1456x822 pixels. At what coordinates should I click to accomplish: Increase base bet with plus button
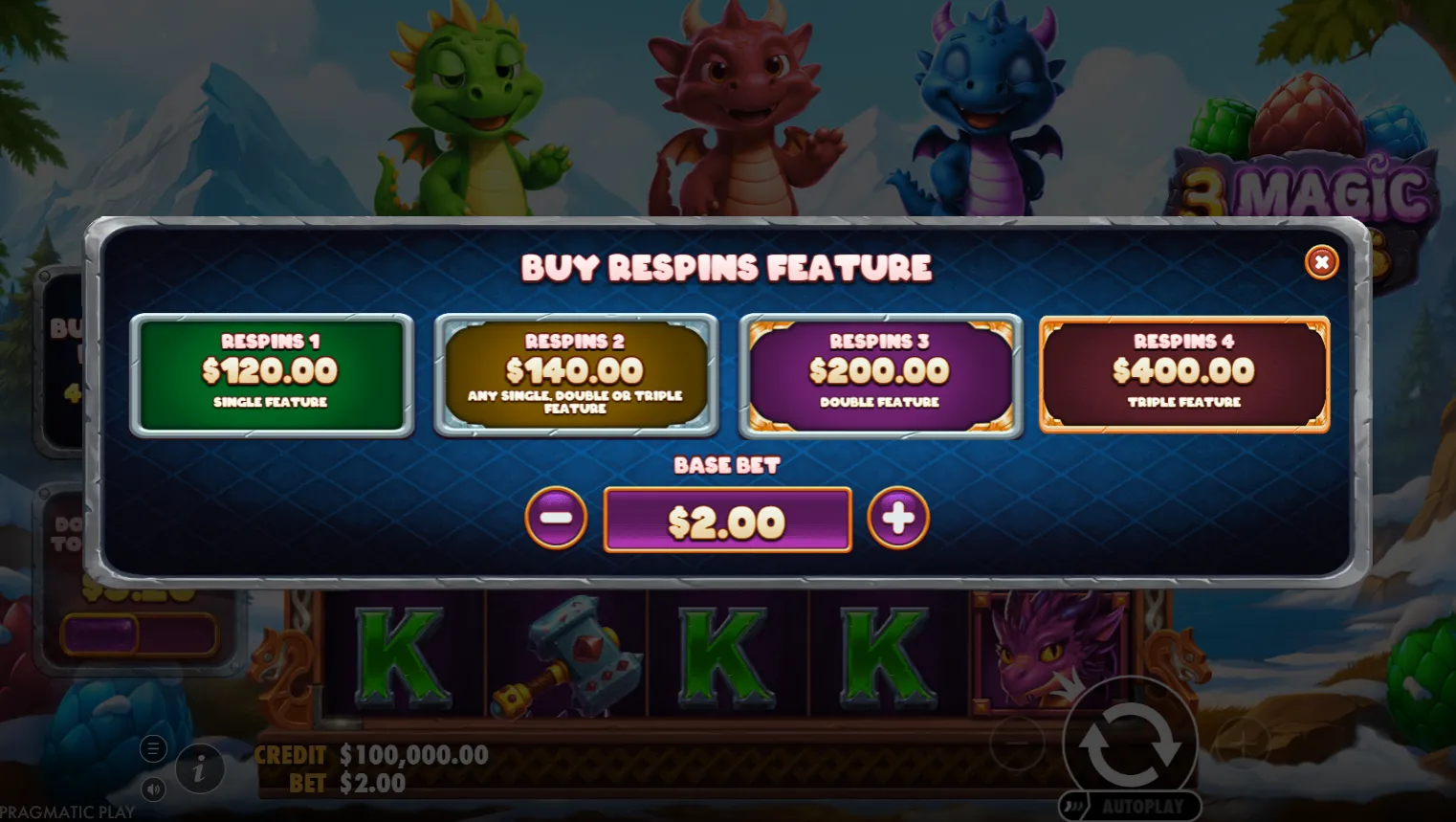click(x=897, y=518)
